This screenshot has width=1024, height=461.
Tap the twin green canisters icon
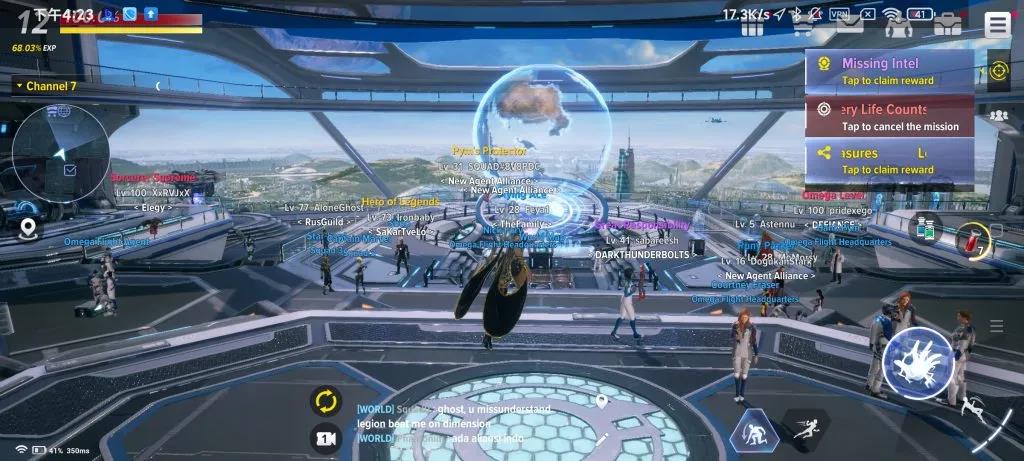pos(926,227)
